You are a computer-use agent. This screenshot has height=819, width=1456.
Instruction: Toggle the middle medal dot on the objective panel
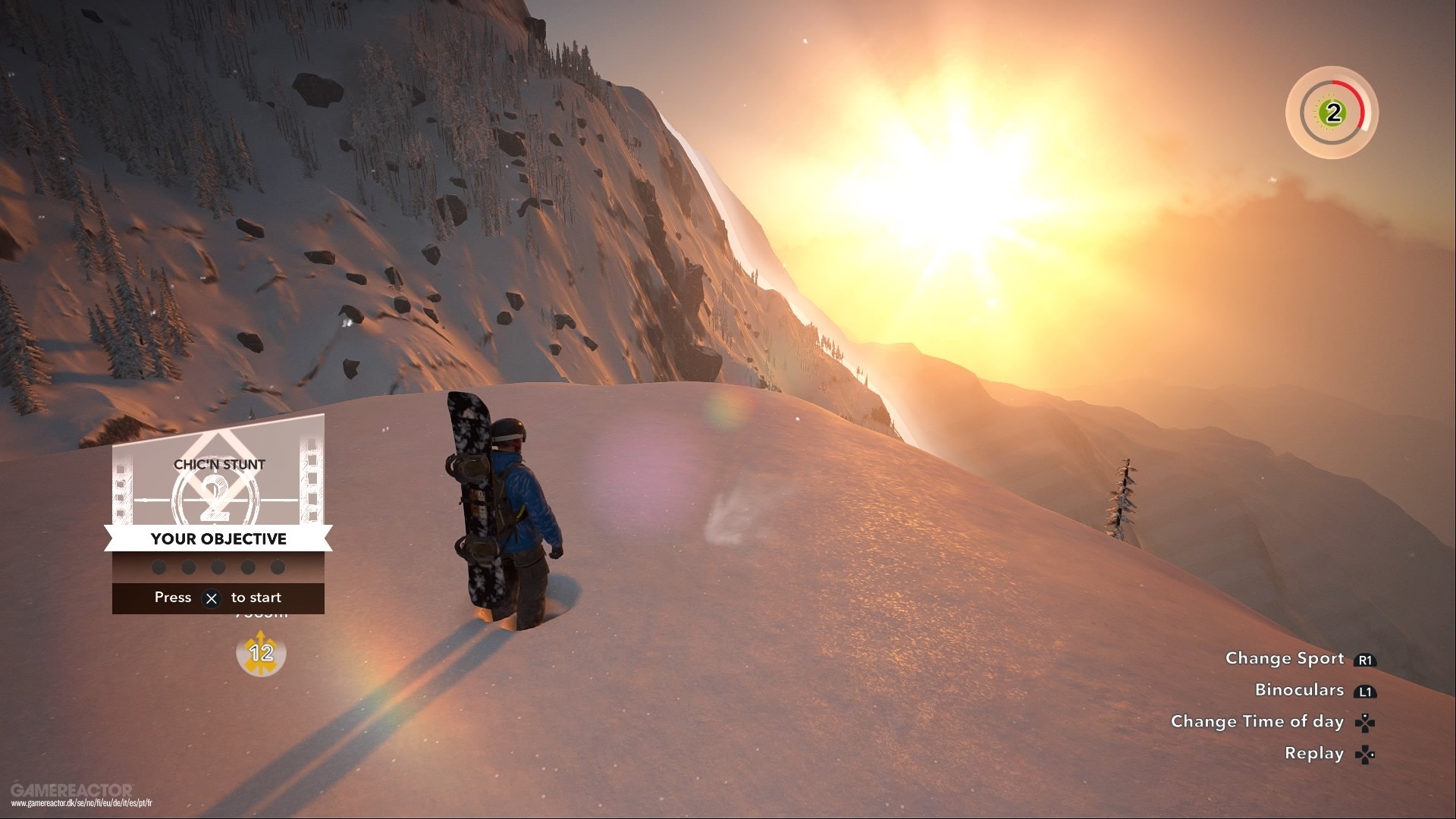click(218, 566)
